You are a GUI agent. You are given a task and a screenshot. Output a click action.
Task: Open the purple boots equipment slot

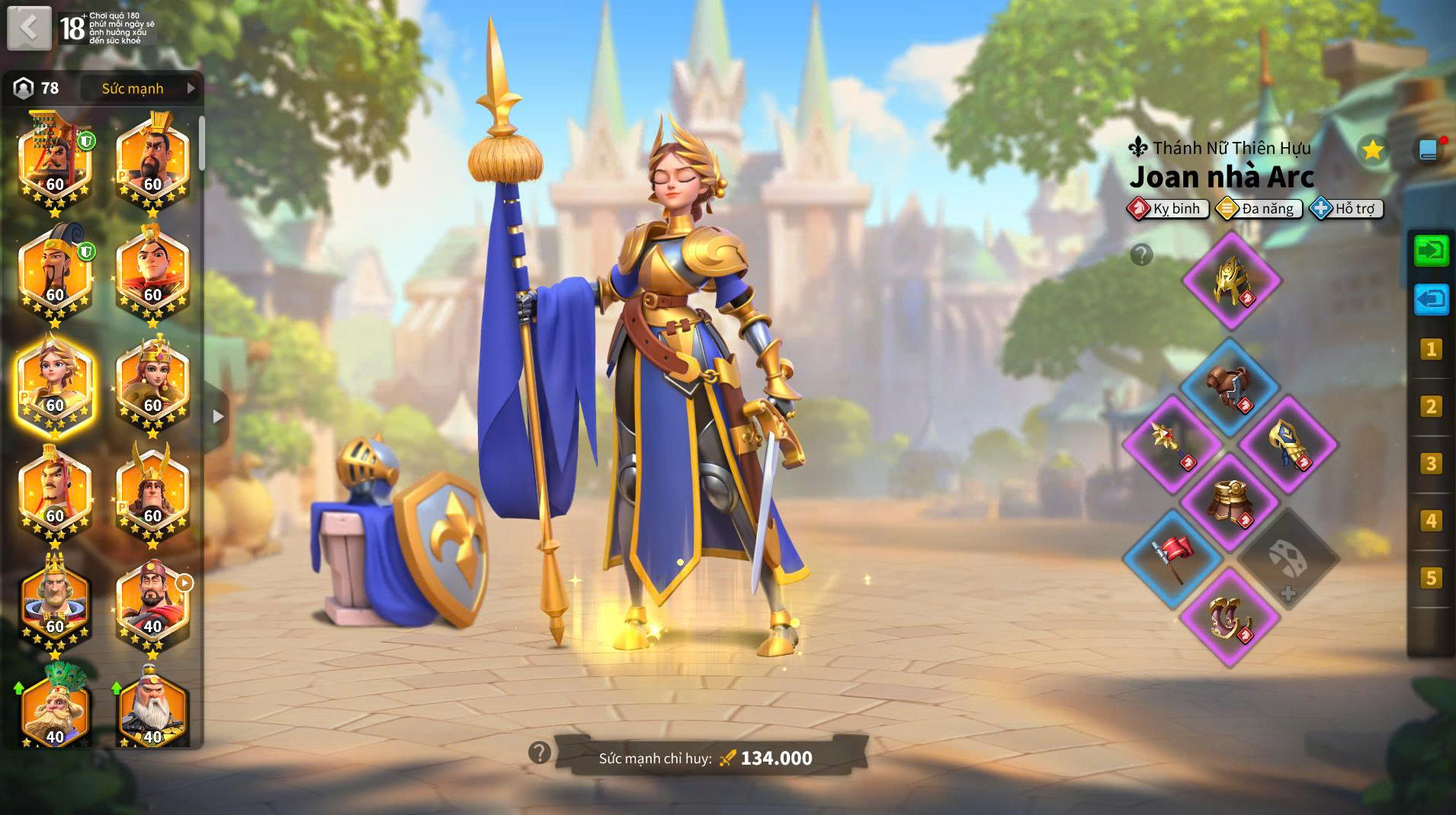pyautogui.click(x=1230, y=617)
